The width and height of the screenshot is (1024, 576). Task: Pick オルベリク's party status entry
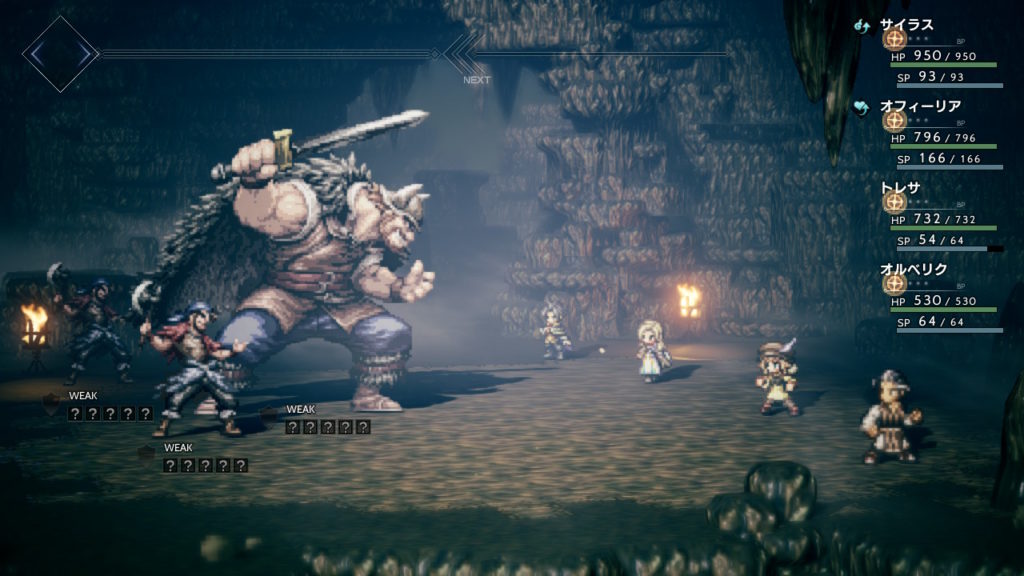click(x=913, y=268)
